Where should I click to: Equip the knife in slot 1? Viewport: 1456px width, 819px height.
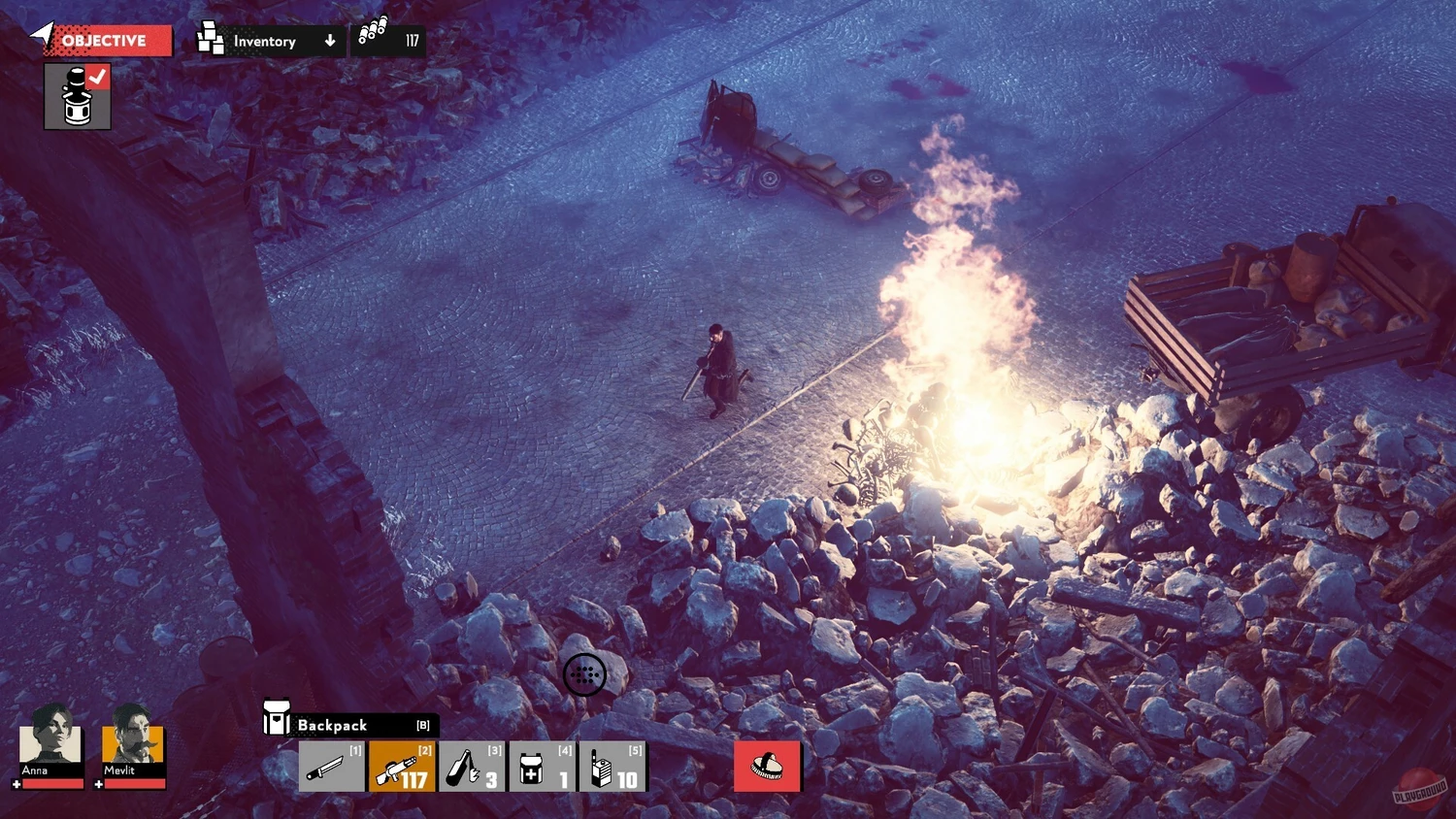coord(331,767)
